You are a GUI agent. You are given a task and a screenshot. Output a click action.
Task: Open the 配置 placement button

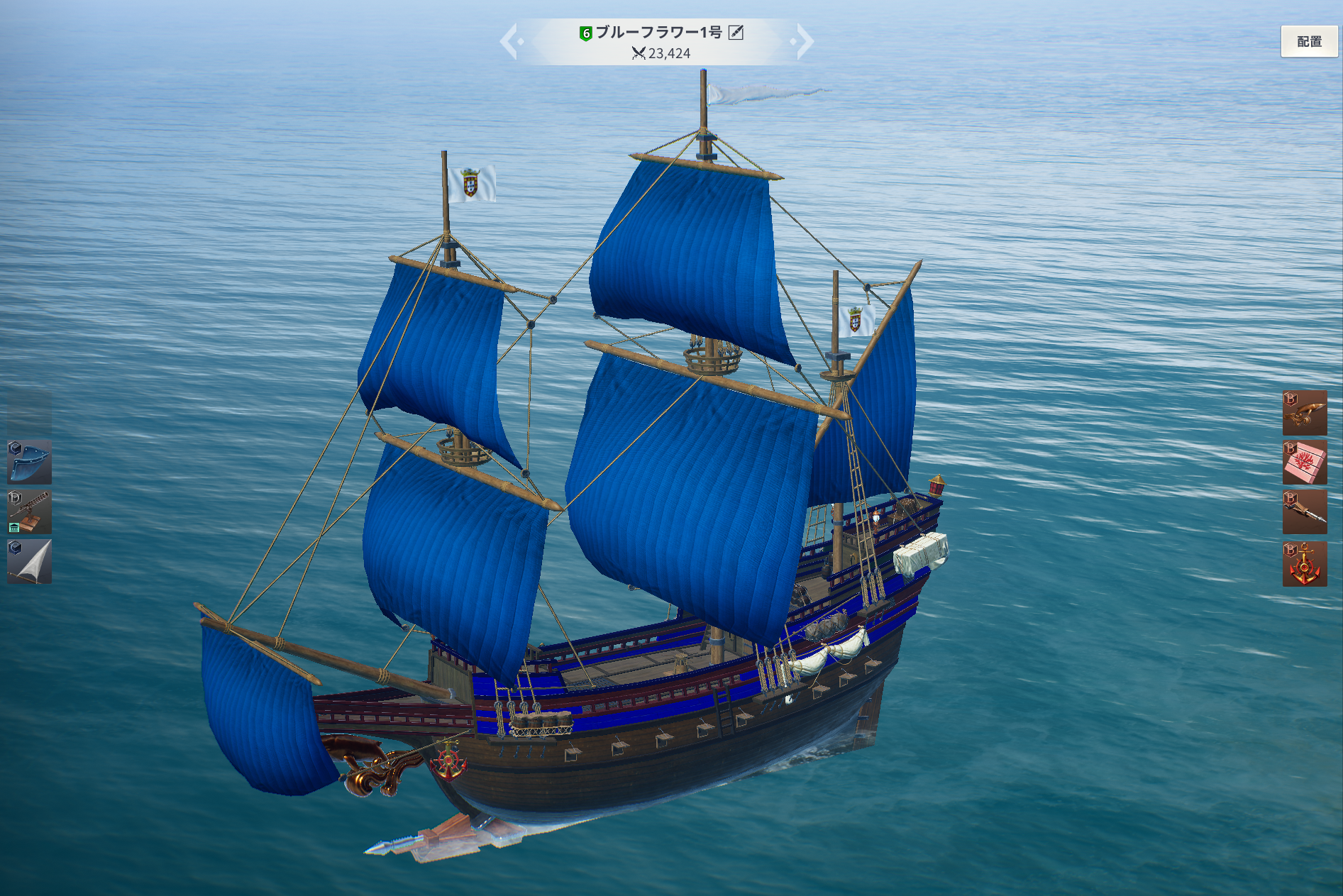(x=1309, y=41)
